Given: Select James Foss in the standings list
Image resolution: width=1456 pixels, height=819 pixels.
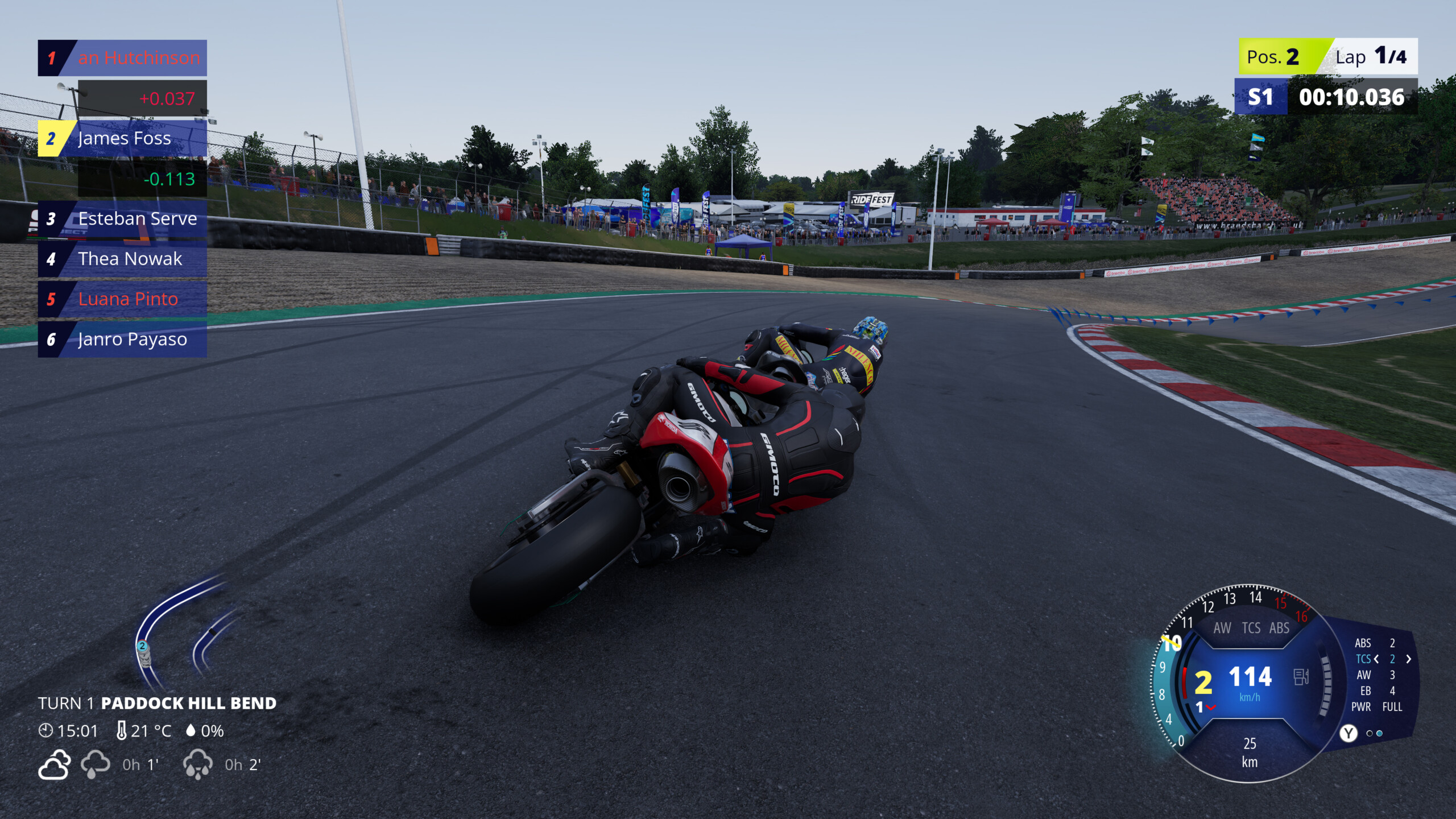Looking at the screenshot, I should (x=122, y=138).
